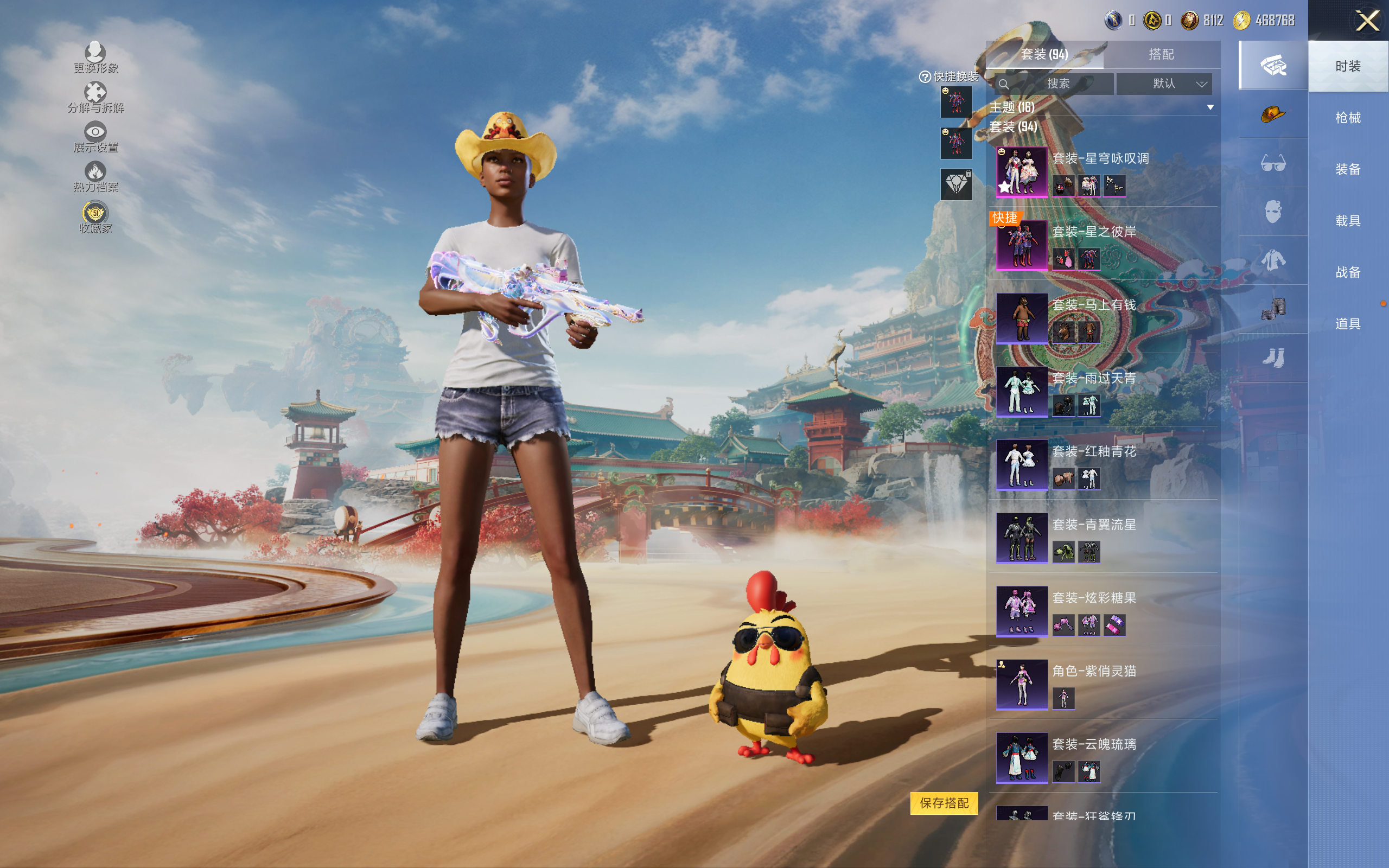The image size is (1389, 868).
Task: Open 展示设置 display settings
Action: (x=95, y=138)
